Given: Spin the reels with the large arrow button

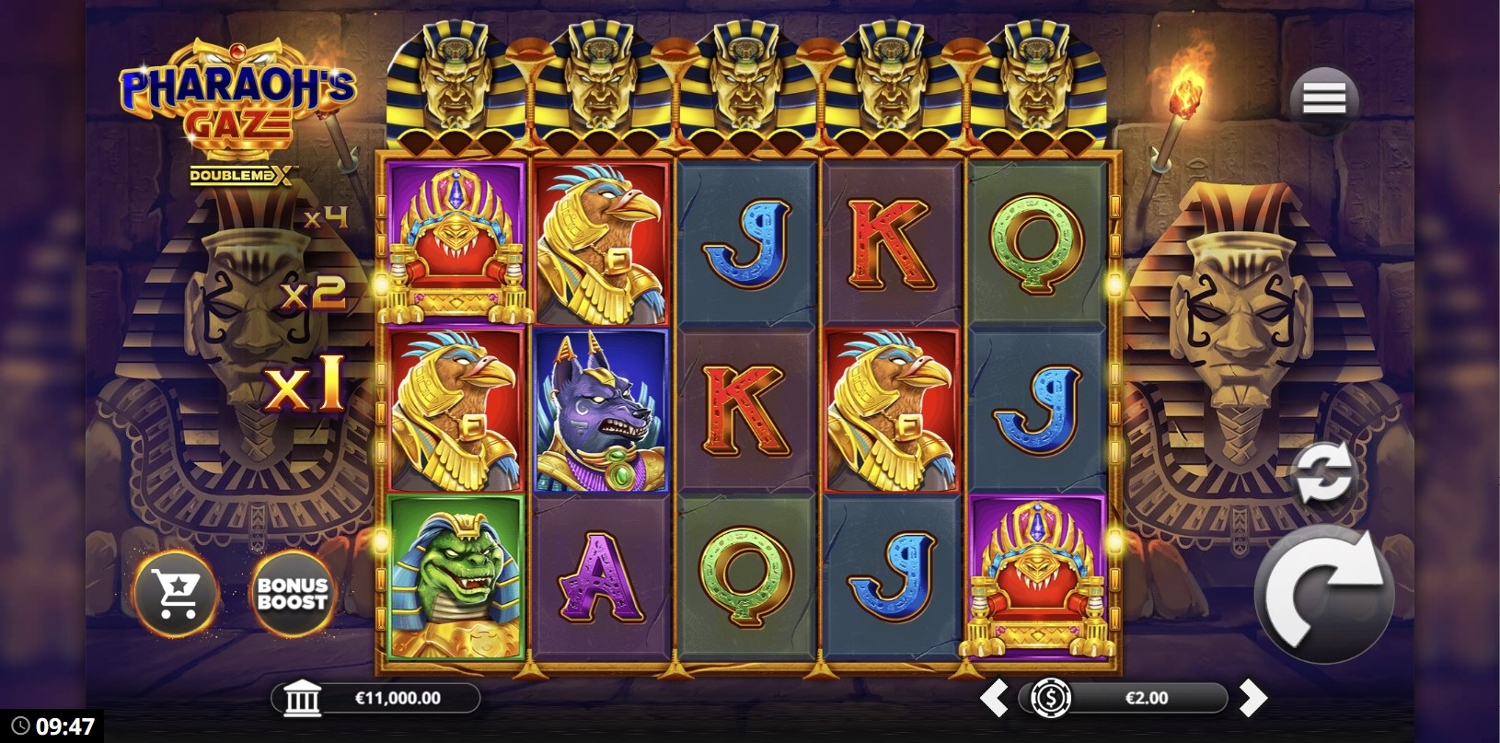Looking at the screenshot, I should (1323, 593).
